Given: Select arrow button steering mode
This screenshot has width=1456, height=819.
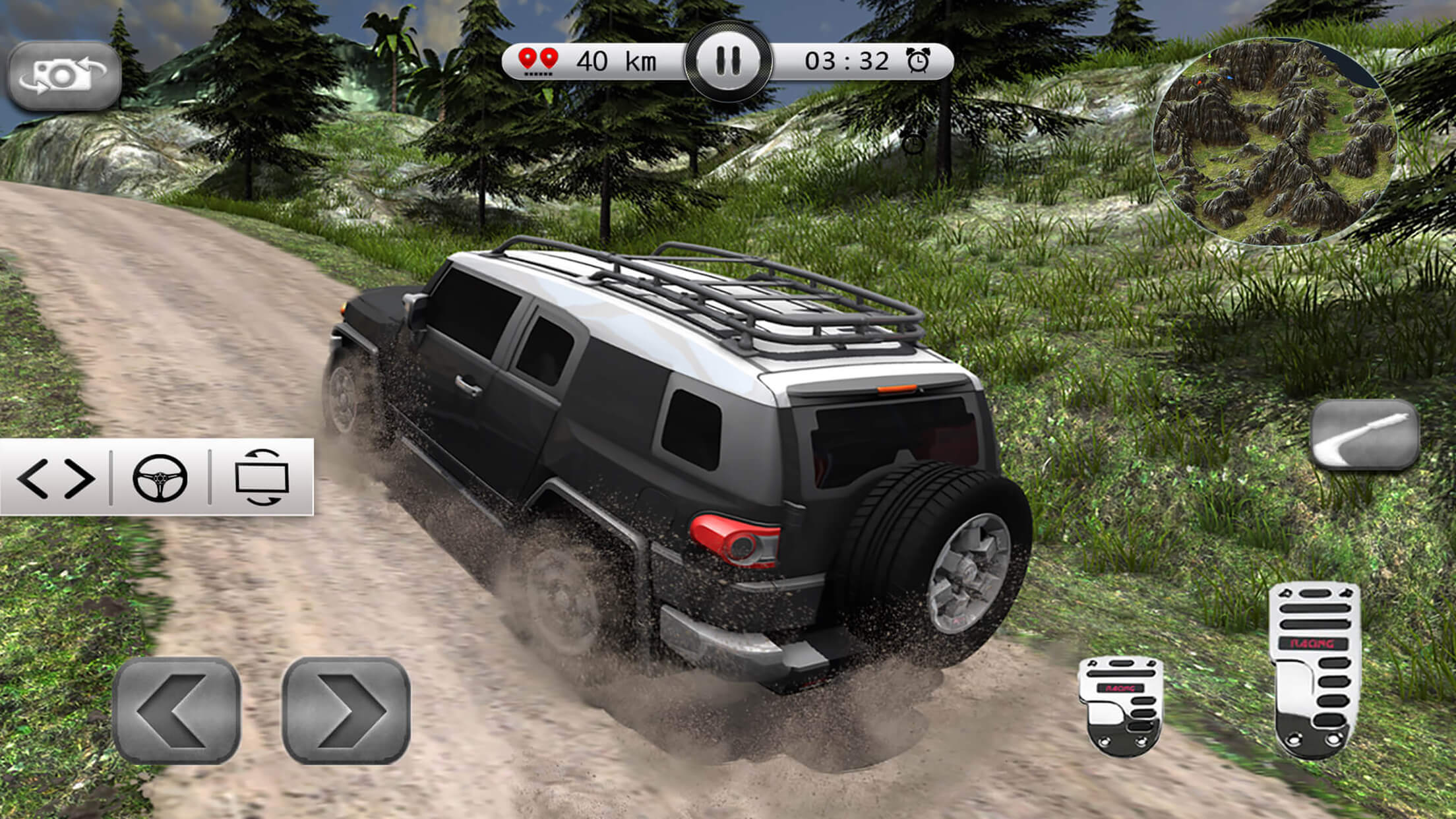Looking at the screenshot, I should point(55,478).
